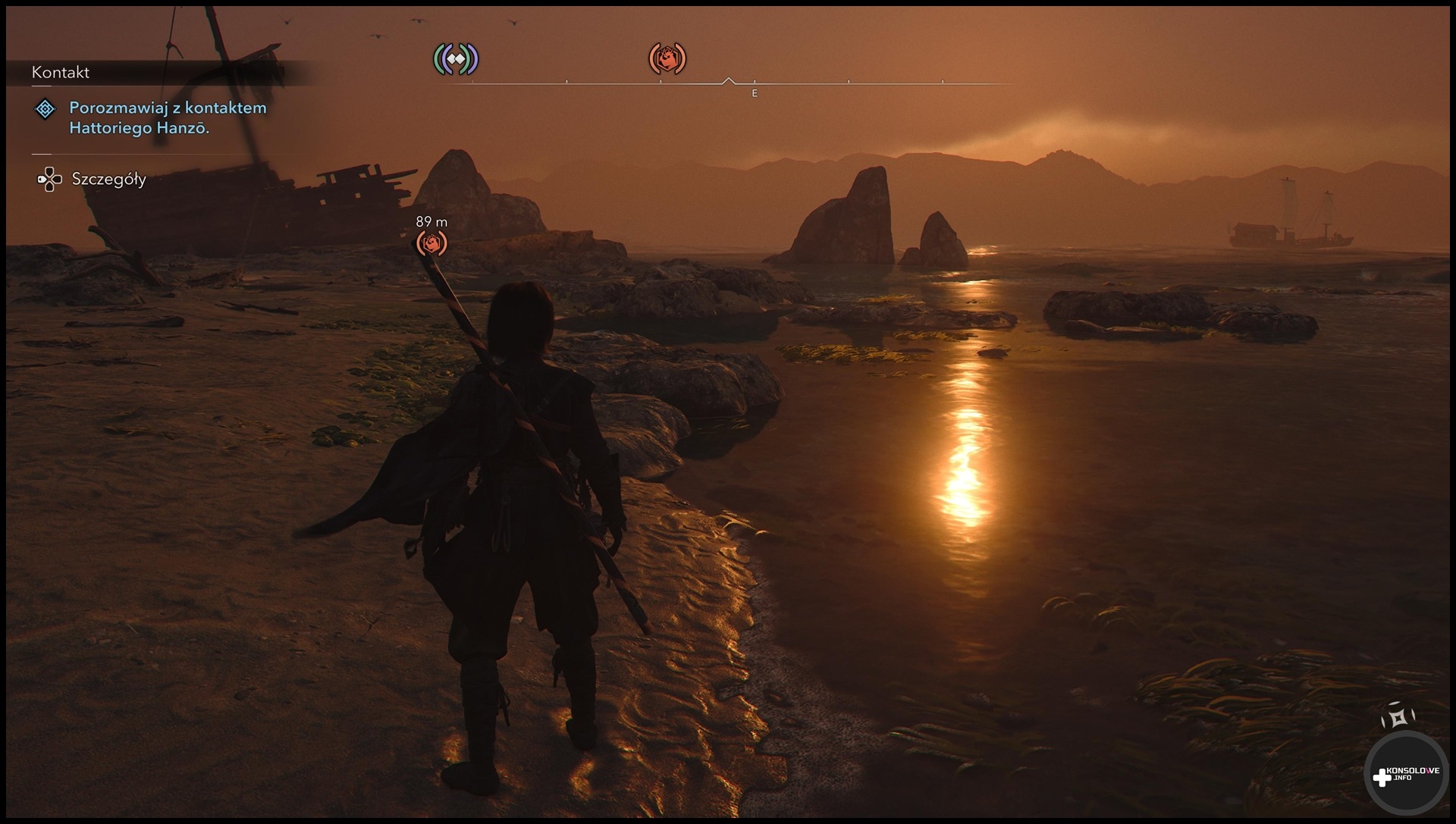Select the green-purple diamond compass marker
Image resolution: width=1456 pixels, height=824 pixels.
point(456,58)
